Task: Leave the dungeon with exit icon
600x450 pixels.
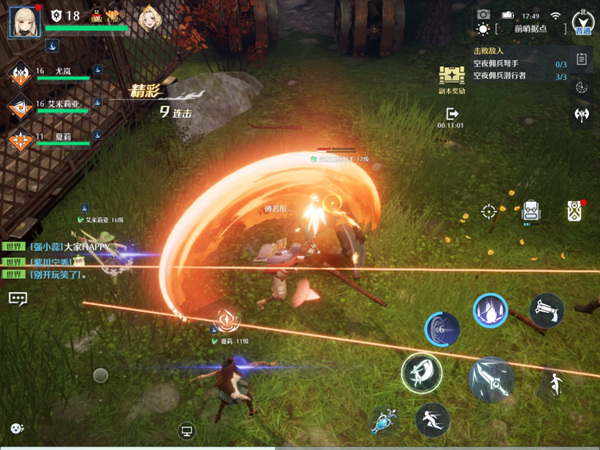Action: (x=454, y=115)
